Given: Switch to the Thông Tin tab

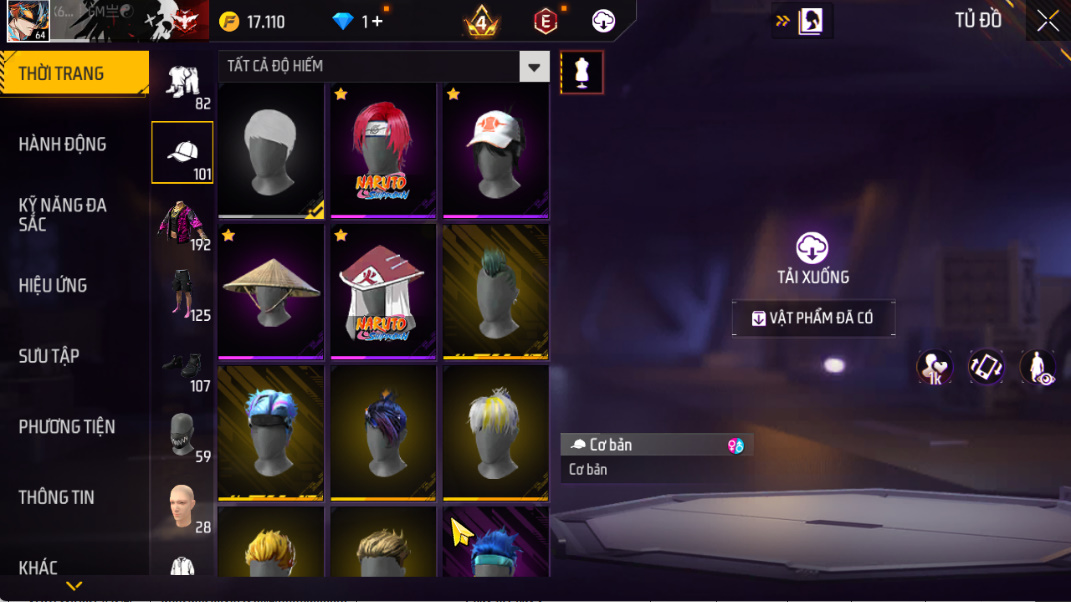Looking at the screenshot, I should (56, 497).
